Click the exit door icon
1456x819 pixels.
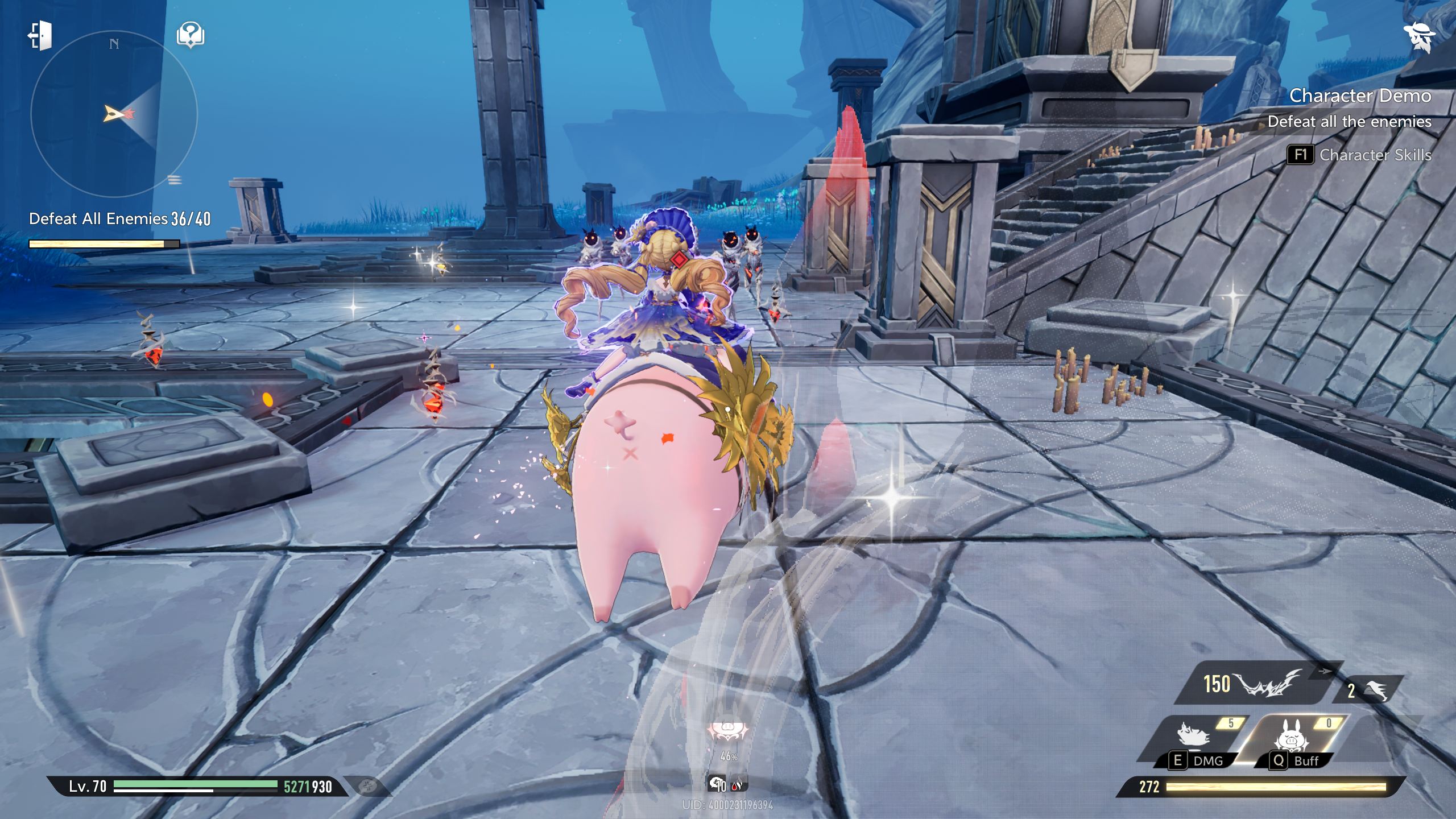tap(40, 36)
